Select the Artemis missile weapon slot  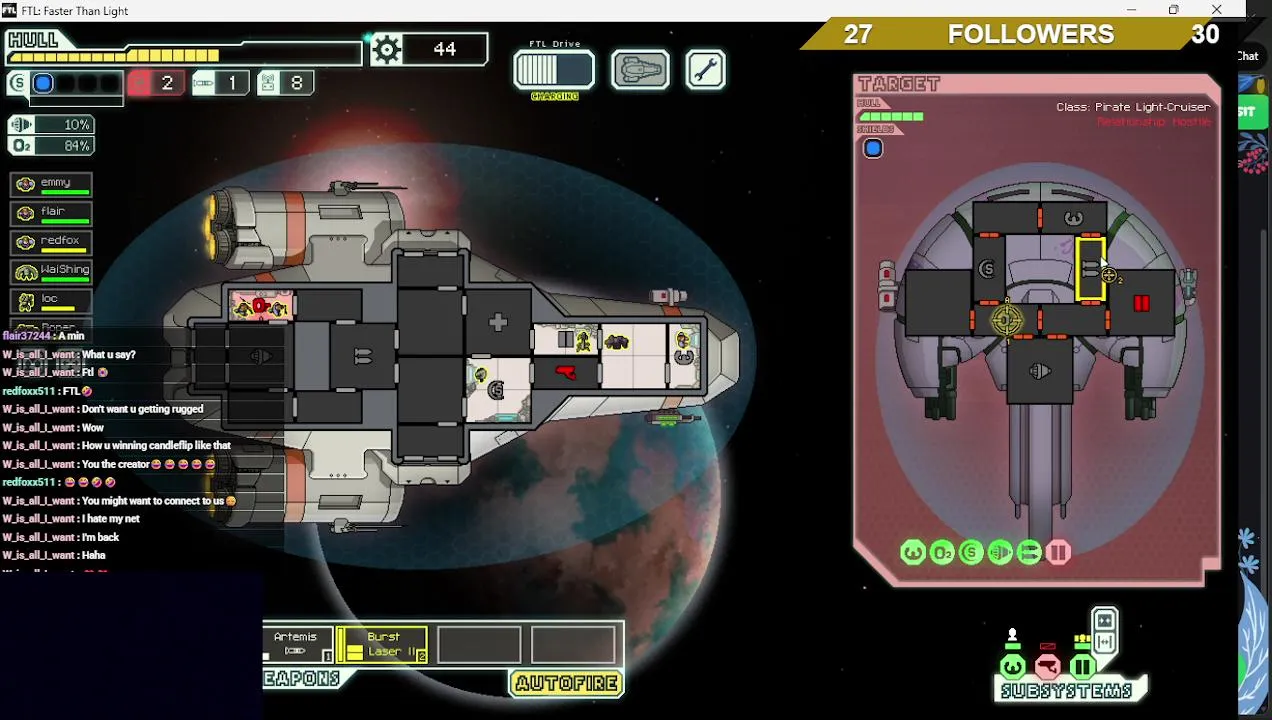pos(297,645)
